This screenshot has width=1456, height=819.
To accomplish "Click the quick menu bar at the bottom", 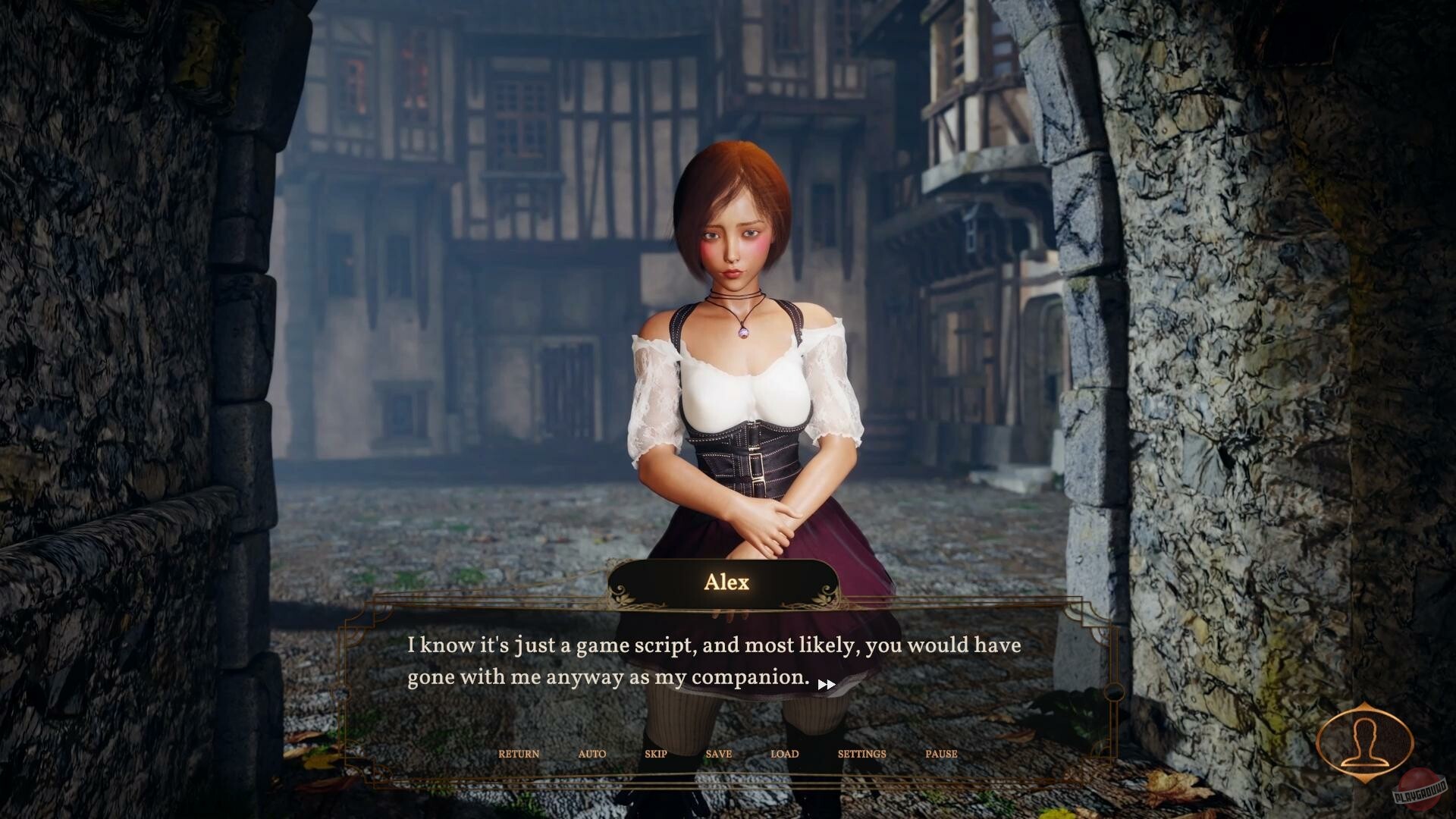I will tap(728, 754).
